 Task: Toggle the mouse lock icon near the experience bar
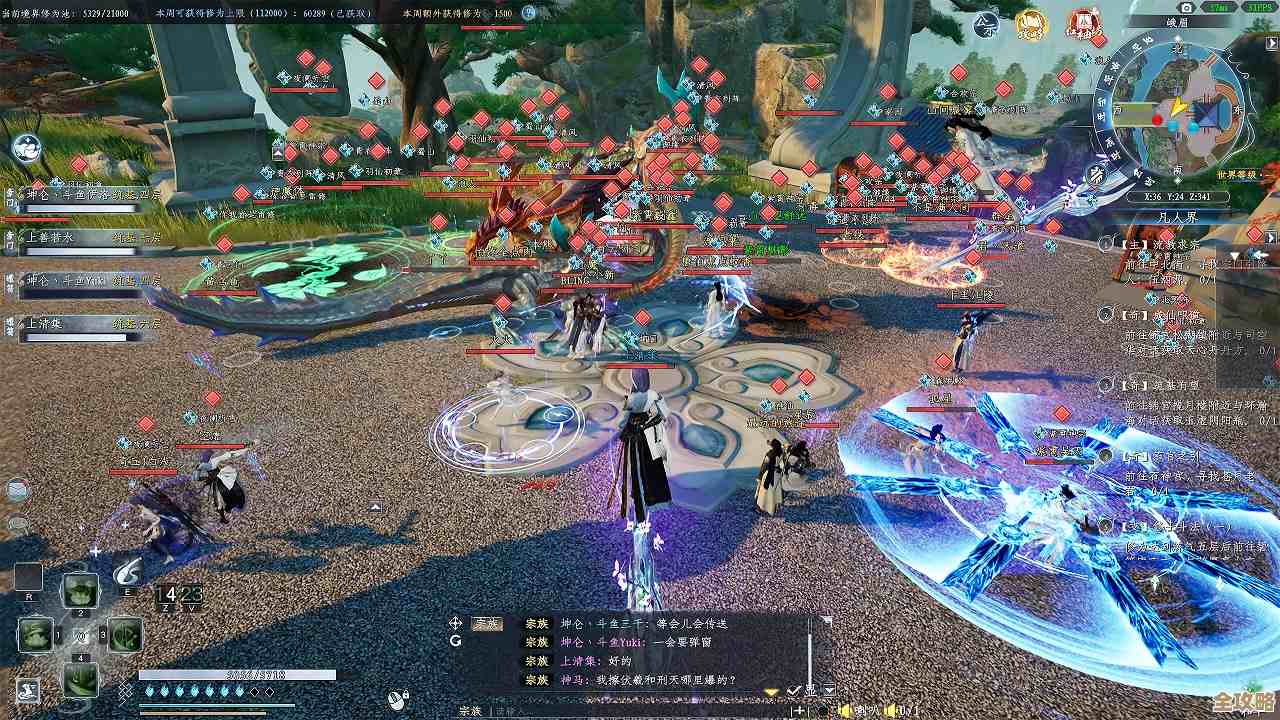397,698
